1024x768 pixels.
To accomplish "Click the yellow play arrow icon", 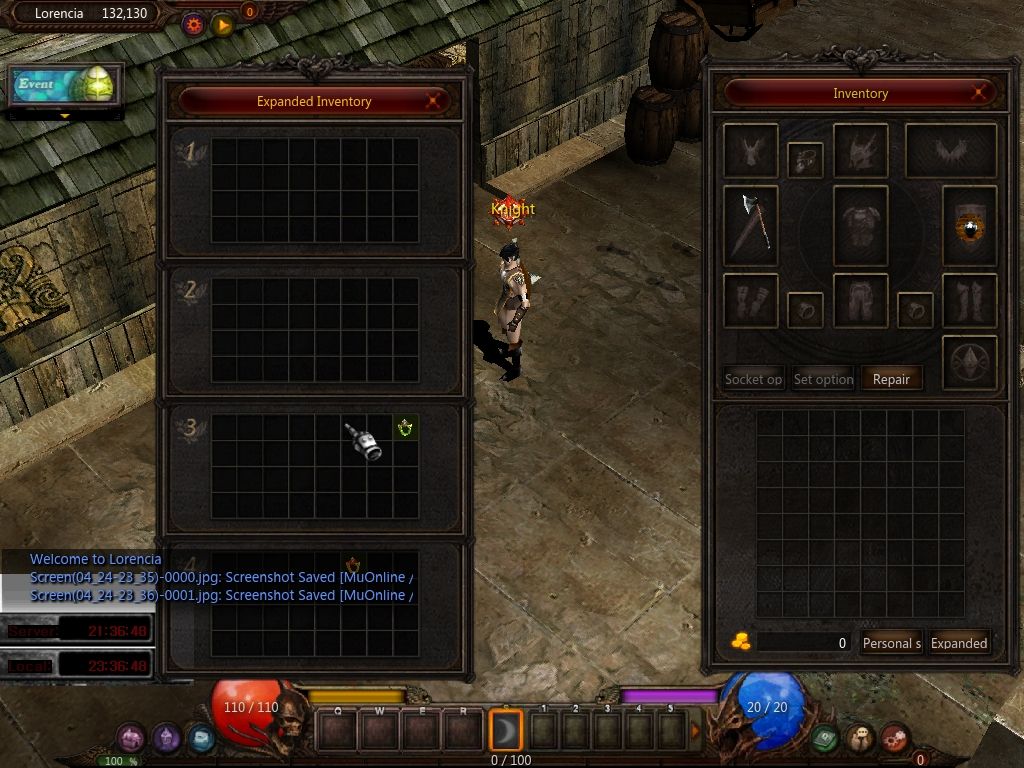I will pos(222,25).
